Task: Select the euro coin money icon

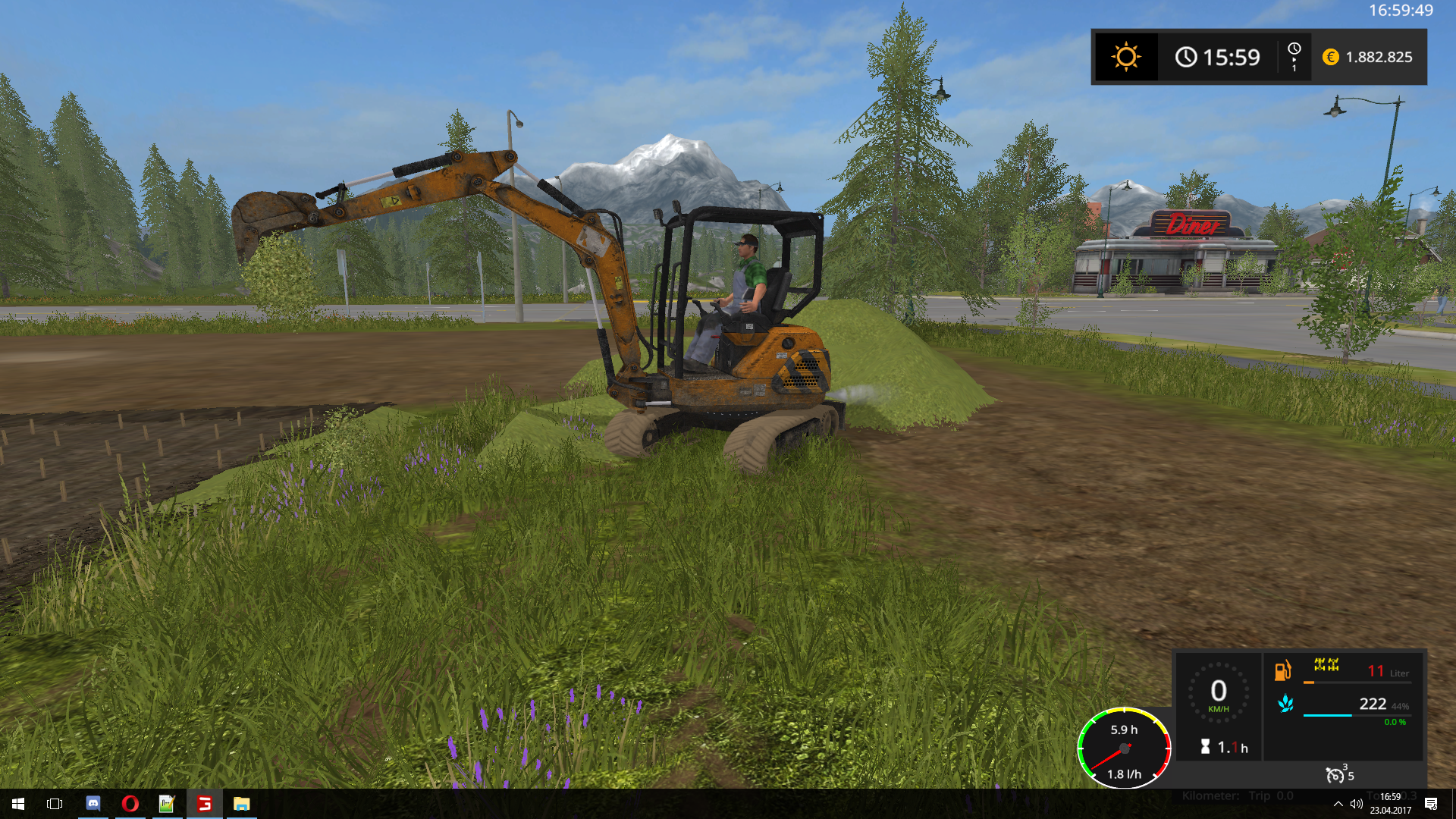Action: pos(1330,57)
